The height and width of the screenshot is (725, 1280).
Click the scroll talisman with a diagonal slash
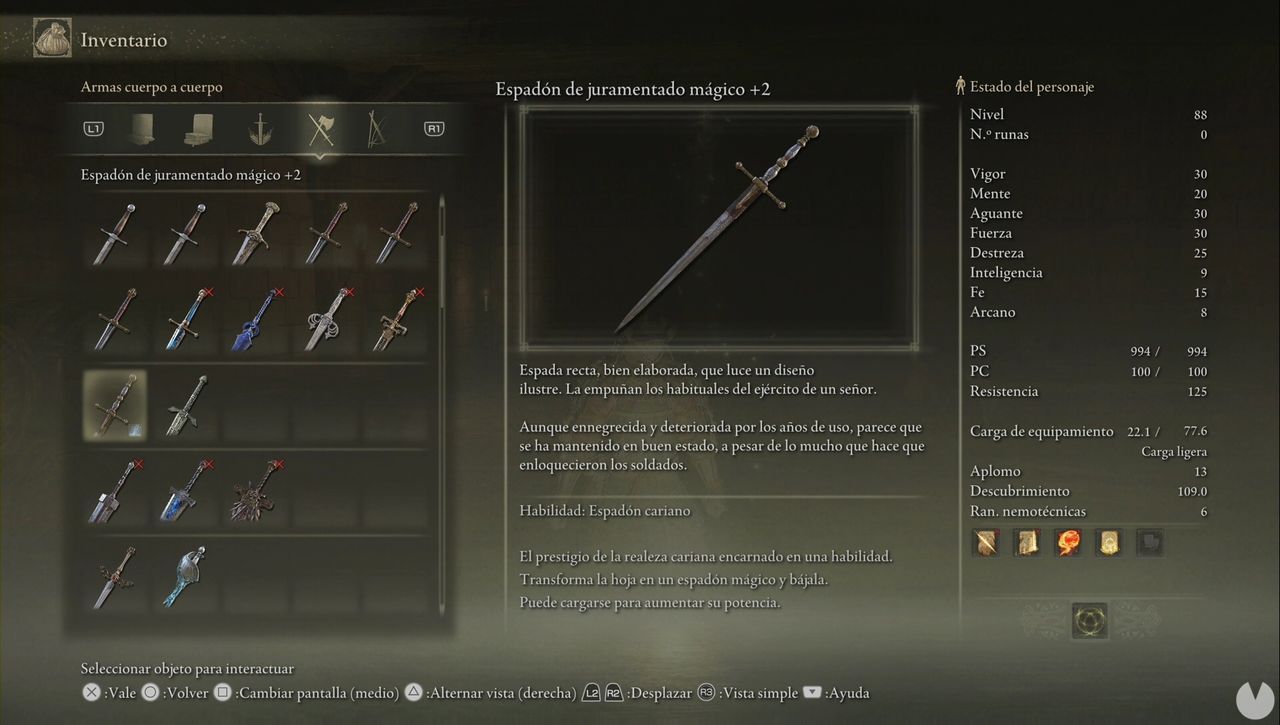987,543
